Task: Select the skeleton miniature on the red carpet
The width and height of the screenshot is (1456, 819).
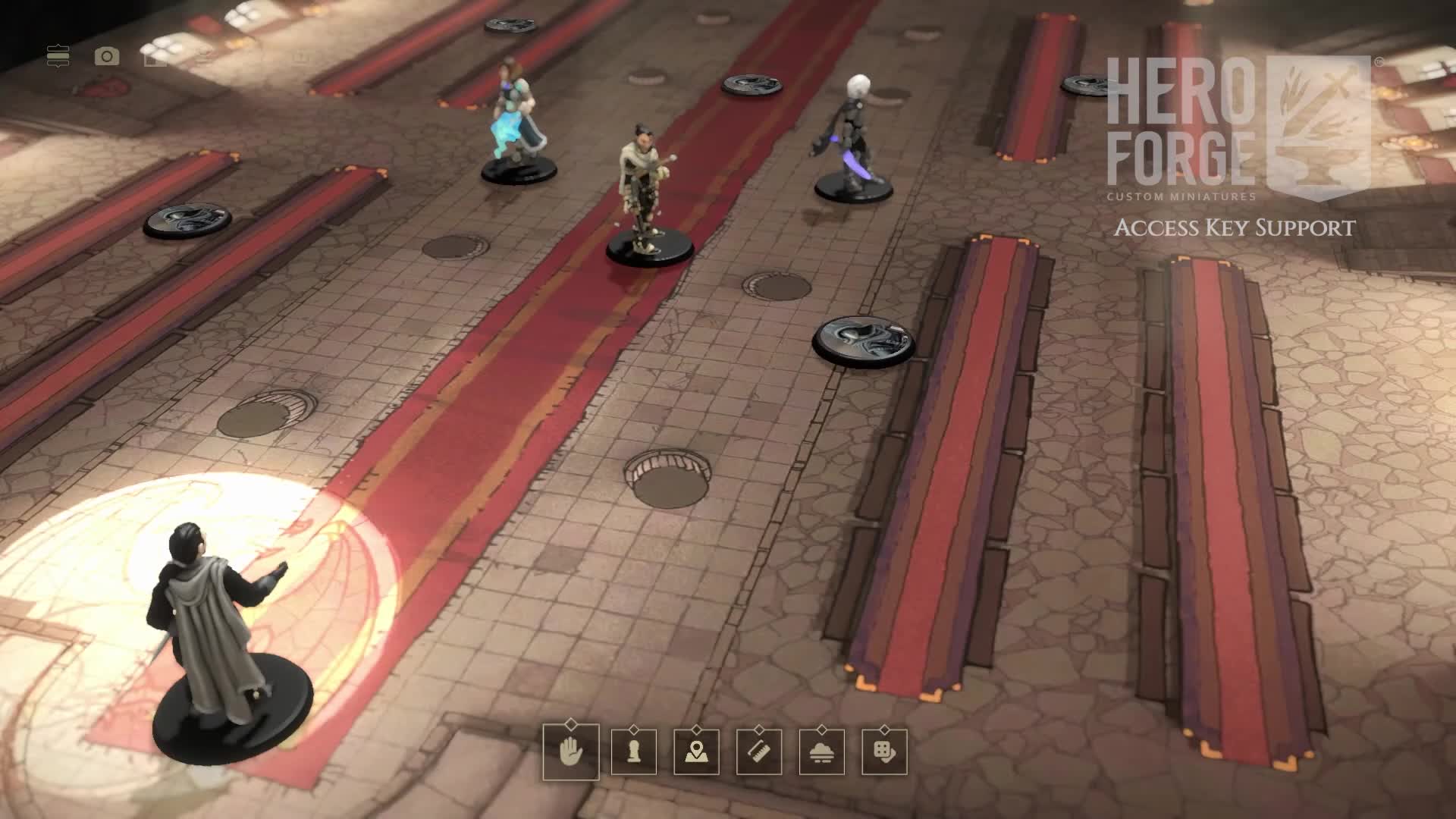Action: [x=646, y=190]
